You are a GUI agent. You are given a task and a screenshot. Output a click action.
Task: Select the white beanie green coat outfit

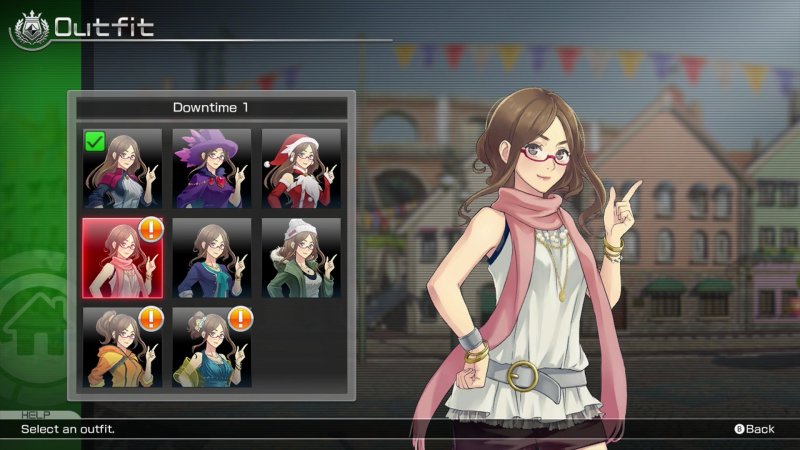[301, 258]
